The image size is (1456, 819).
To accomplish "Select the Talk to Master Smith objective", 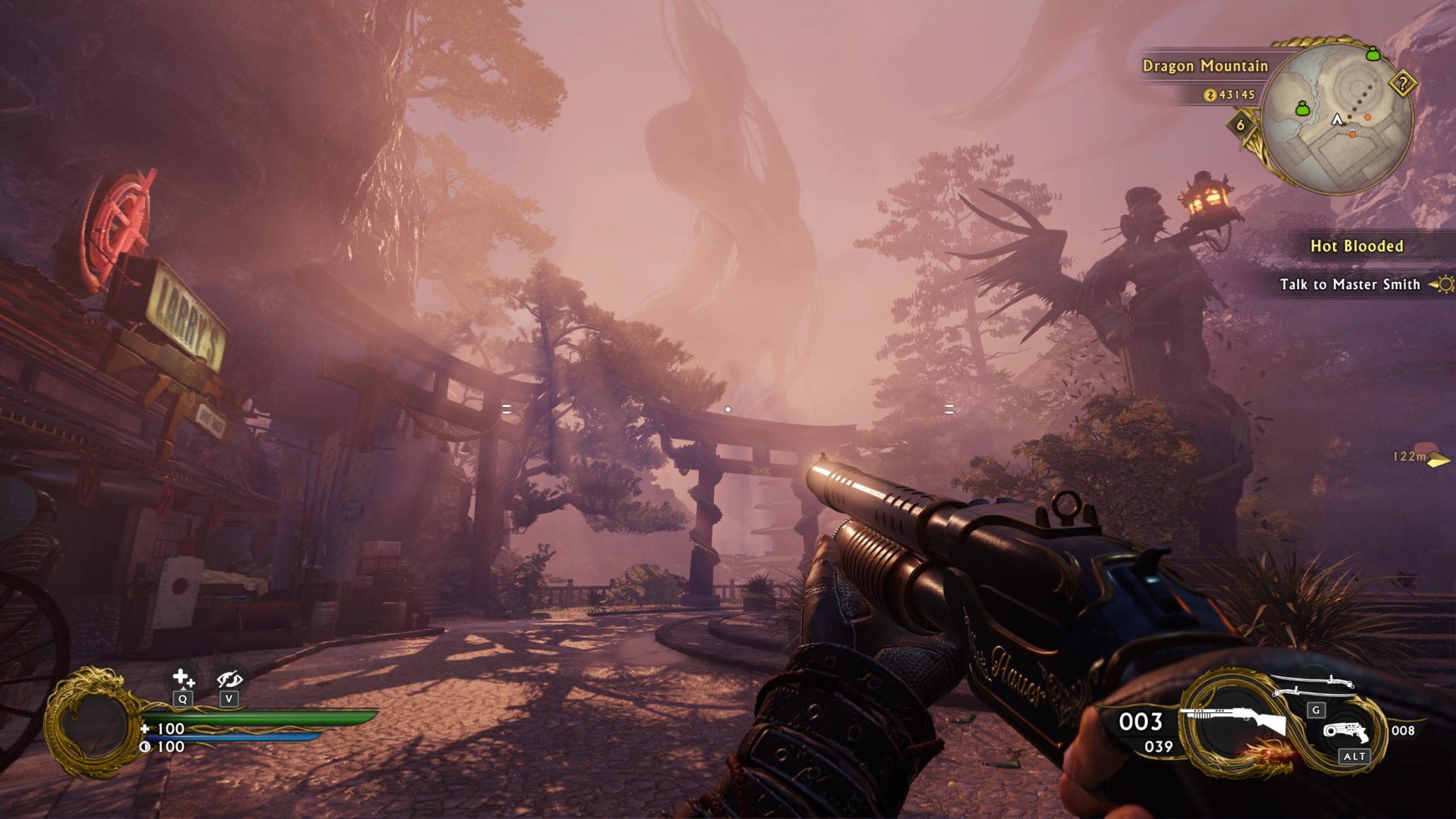I will (1349, 284).
